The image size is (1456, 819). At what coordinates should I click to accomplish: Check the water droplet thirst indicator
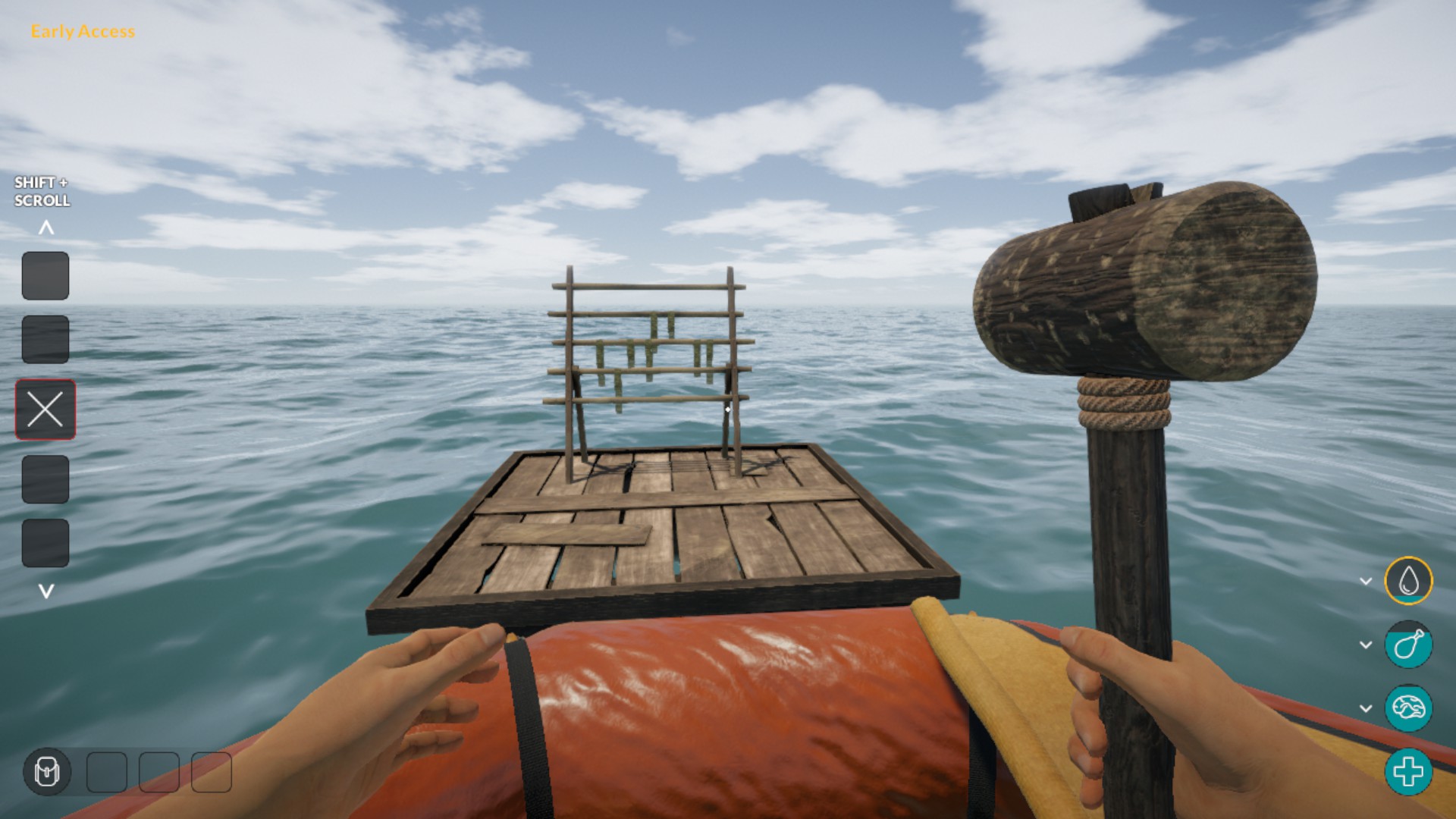(1408, 581)
